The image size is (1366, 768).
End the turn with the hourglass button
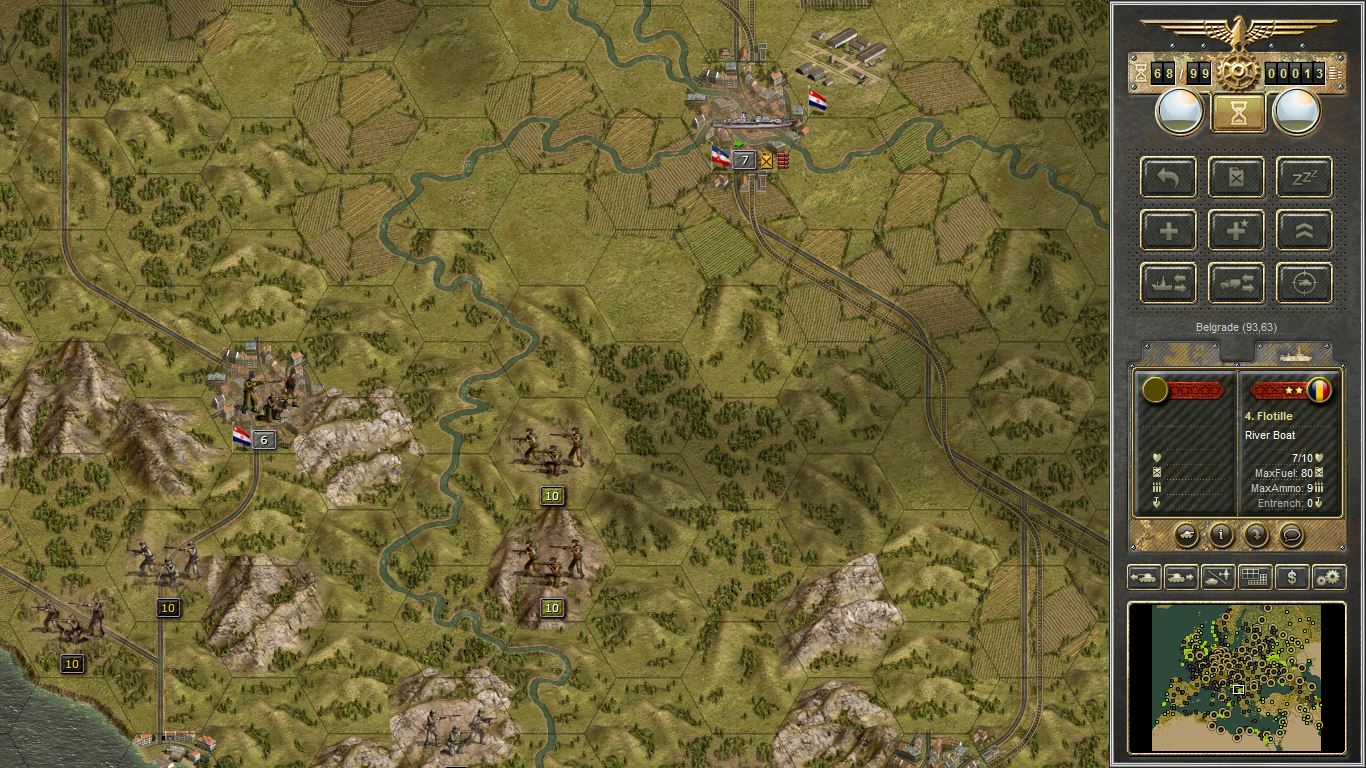pos(1236,111)
